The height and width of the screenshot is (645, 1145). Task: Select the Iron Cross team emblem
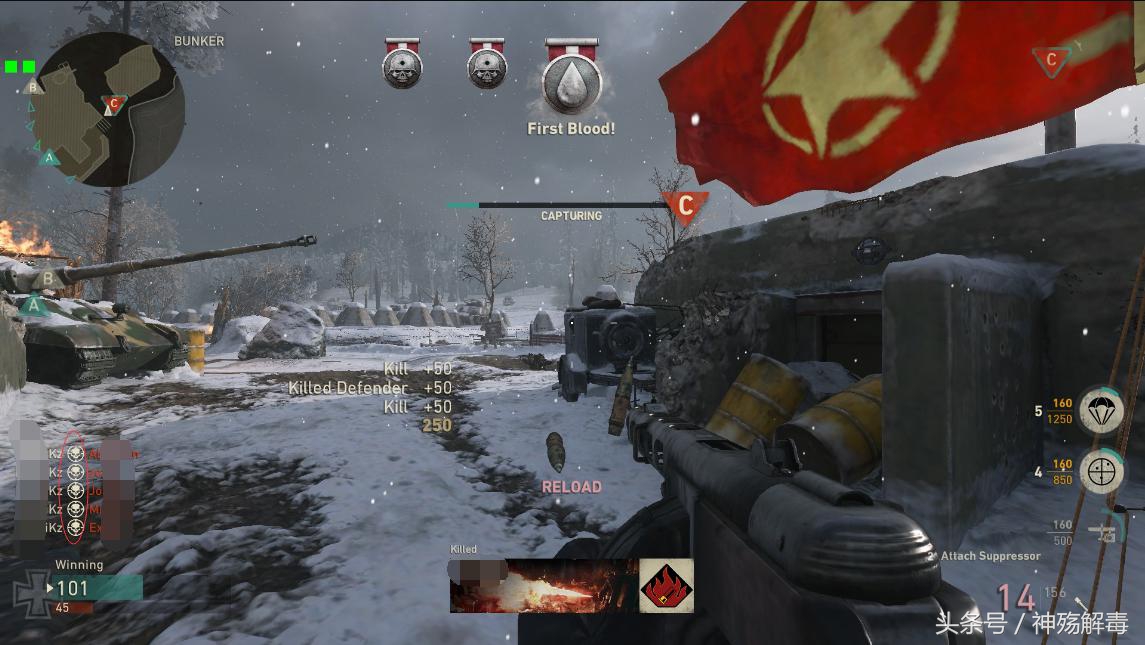click(29, 592)
